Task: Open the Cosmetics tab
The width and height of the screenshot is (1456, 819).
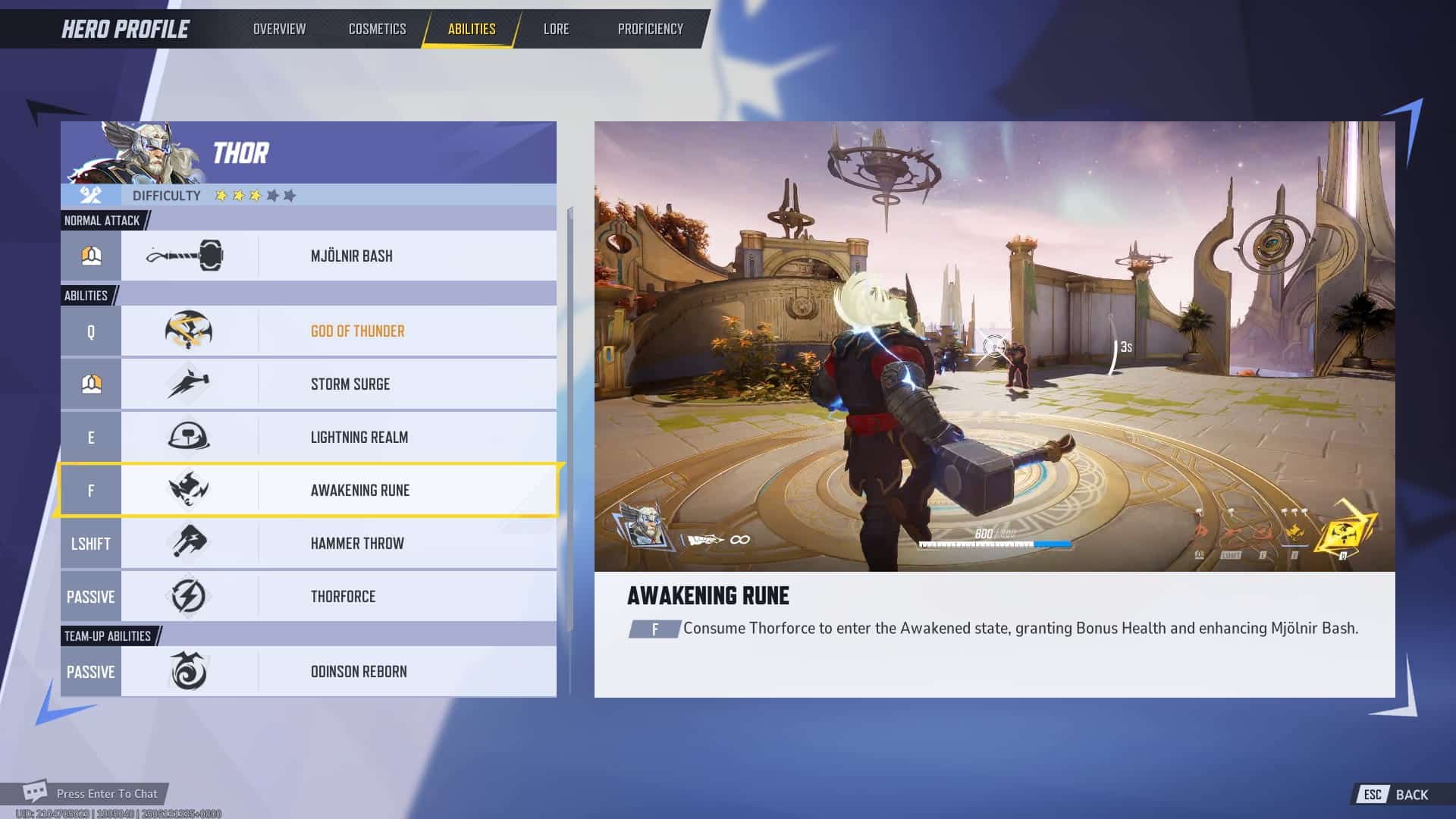Action: tap(377, 29)
